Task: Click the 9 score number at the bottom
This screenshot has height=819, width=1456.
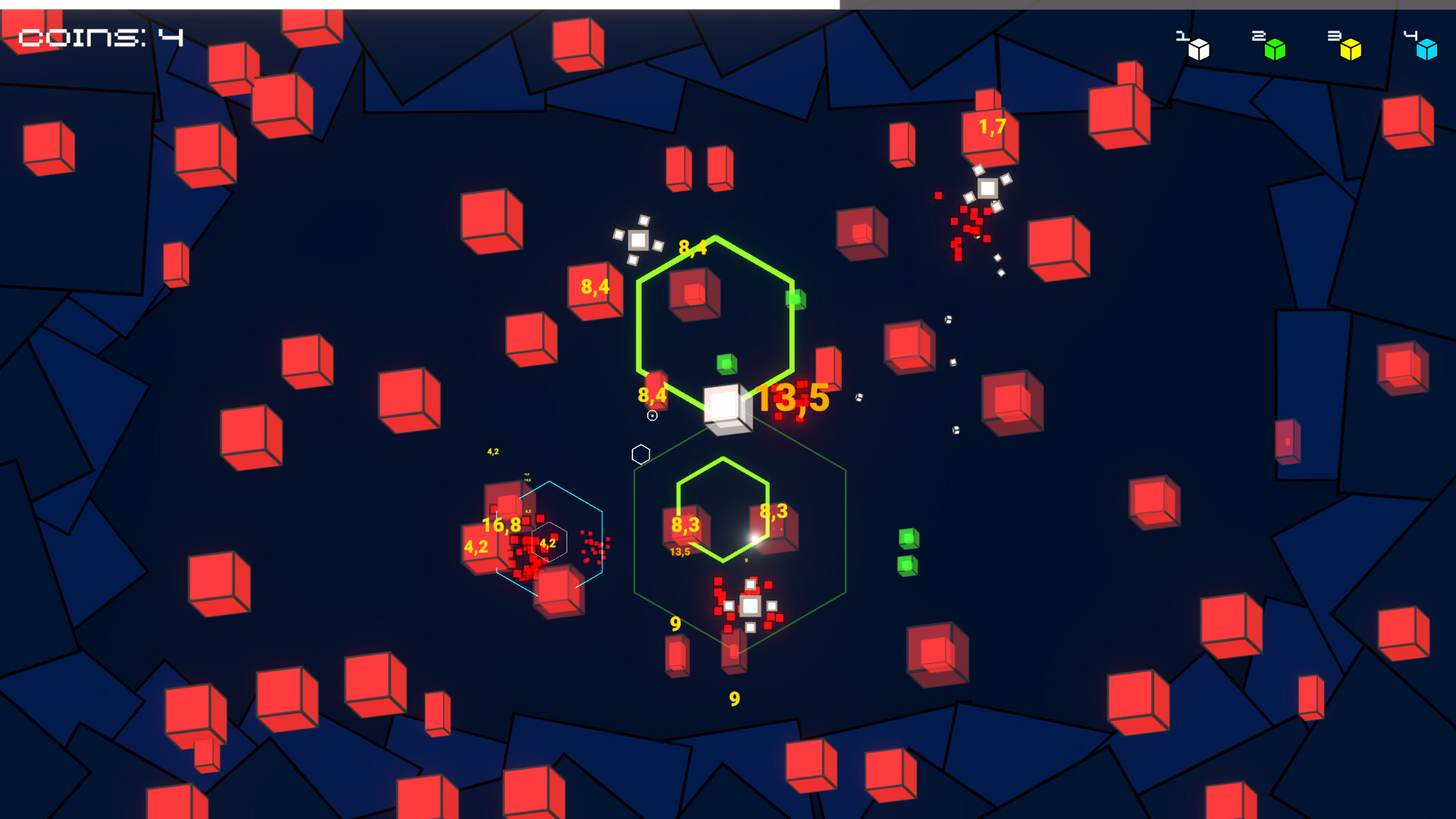Action: click(733, 698)
